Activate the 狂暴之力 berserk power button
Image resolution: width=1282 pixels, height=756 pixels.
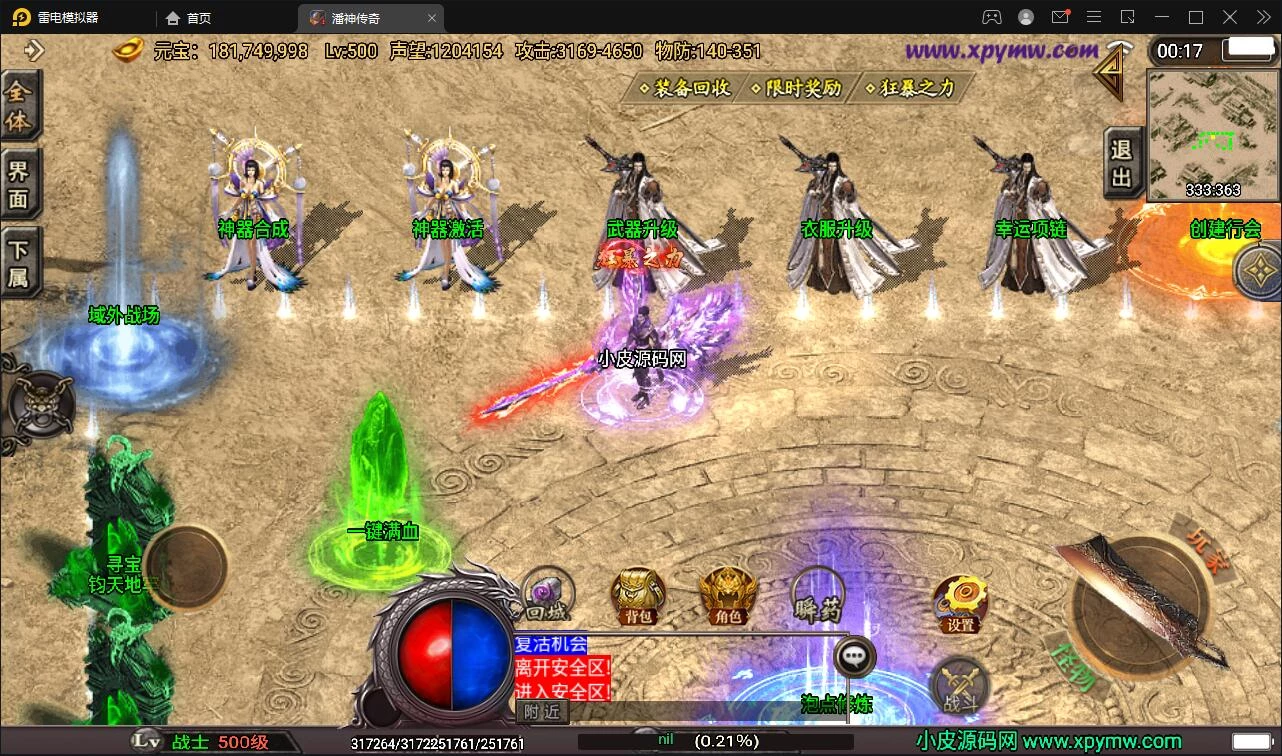point(910,88)
